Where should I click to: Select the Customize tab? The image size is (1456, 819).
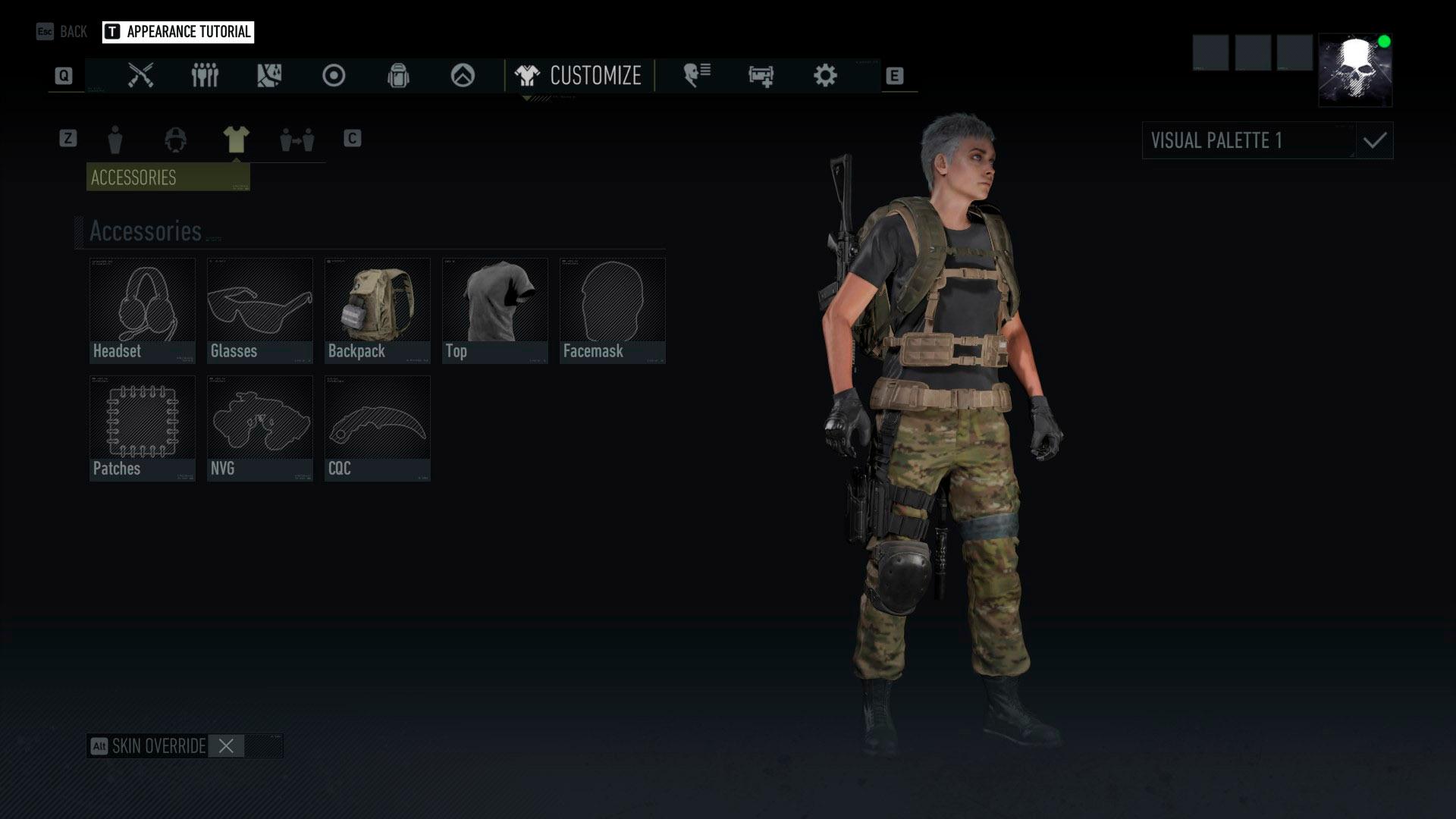click(579, 76)
